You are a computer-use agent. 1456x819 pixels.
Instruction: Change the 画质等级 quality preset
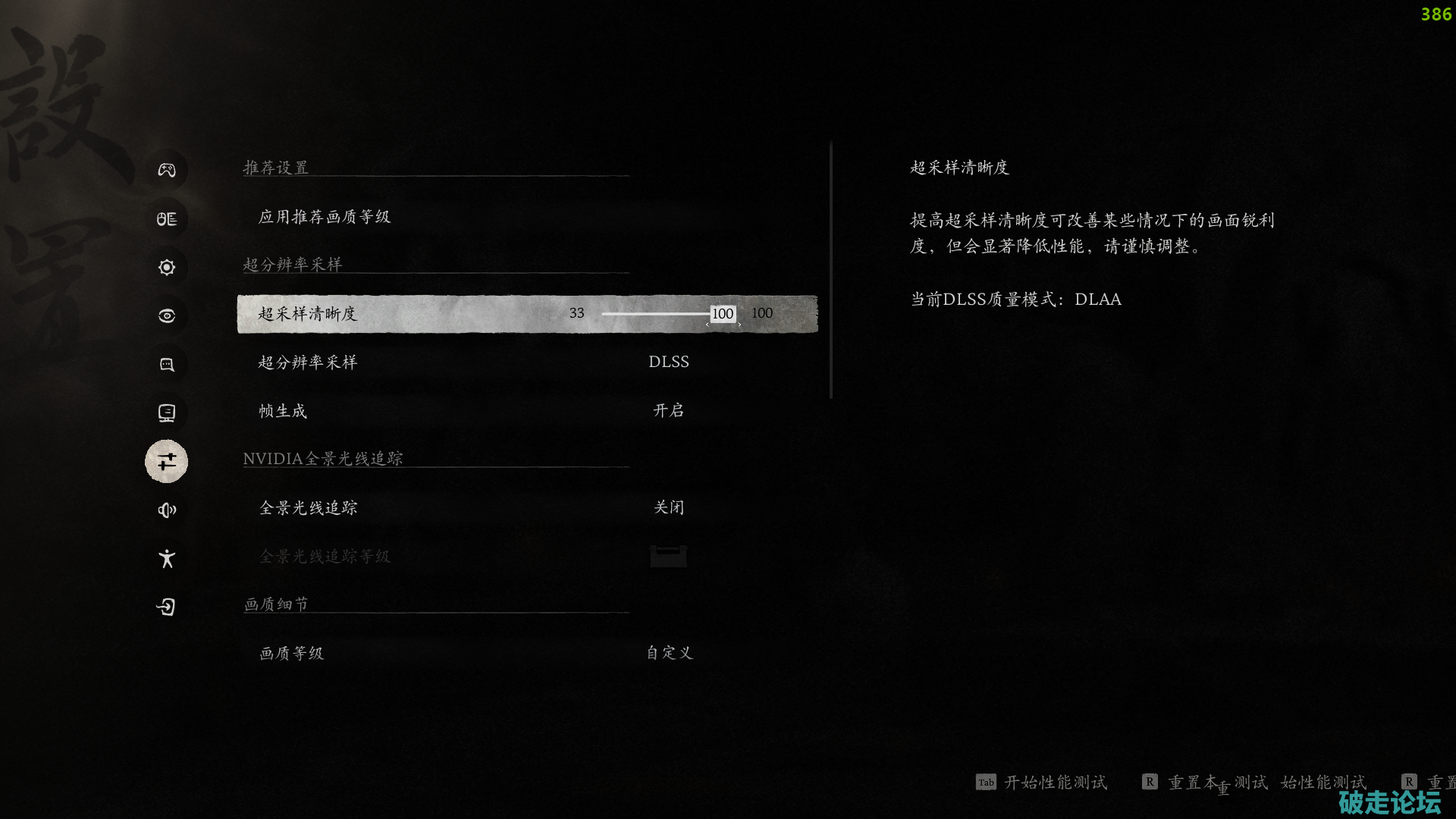pyautogui.click(x=668, y=653)
